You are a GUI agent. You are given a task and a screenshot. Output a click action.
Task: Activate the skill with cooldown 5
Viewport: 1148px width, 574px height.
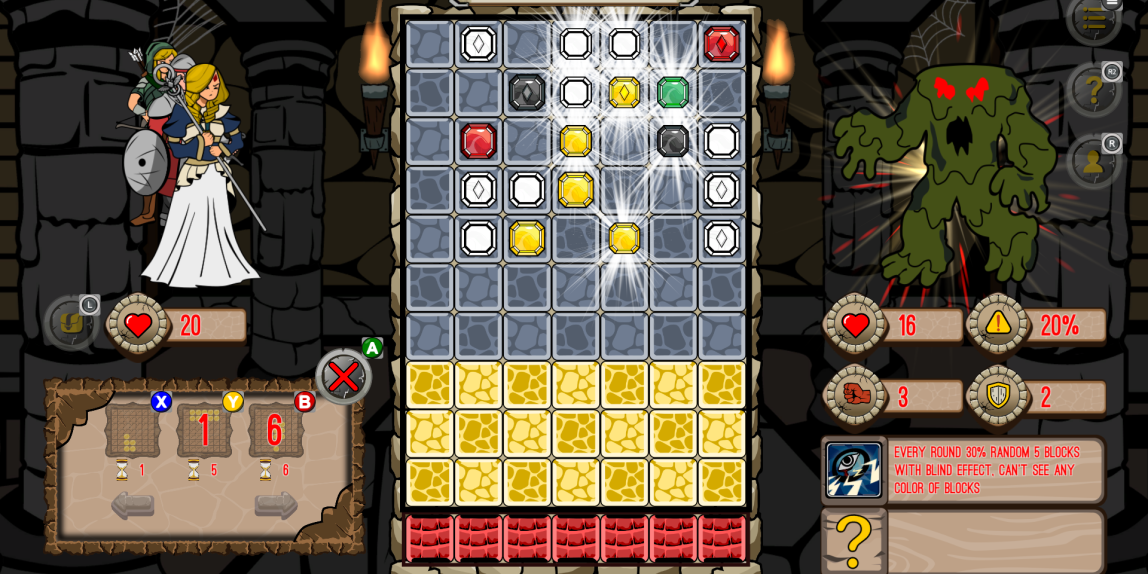204,430
